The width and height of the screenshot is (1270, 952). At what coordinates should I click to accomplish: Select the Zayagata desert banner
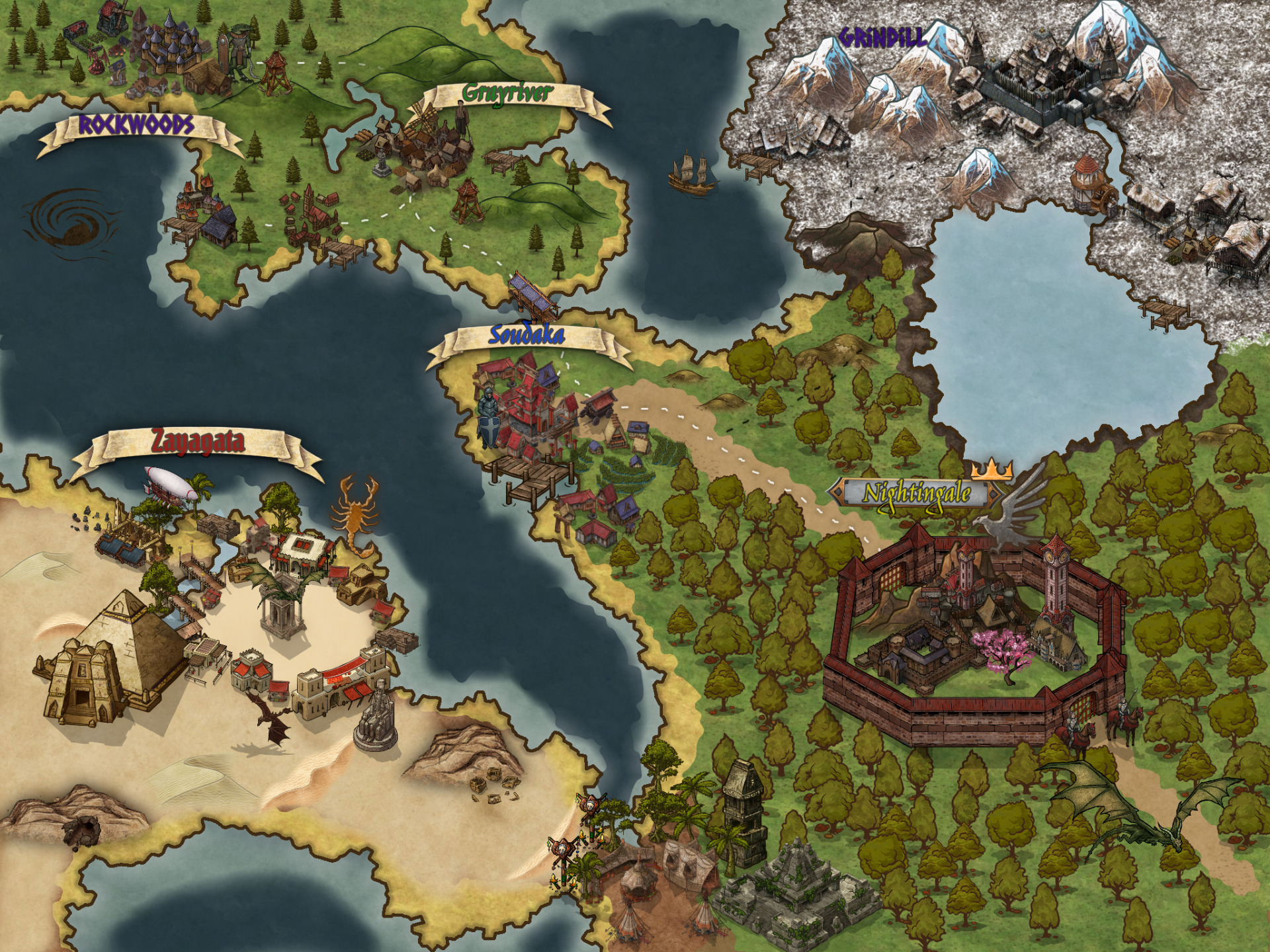coord(198,442)
